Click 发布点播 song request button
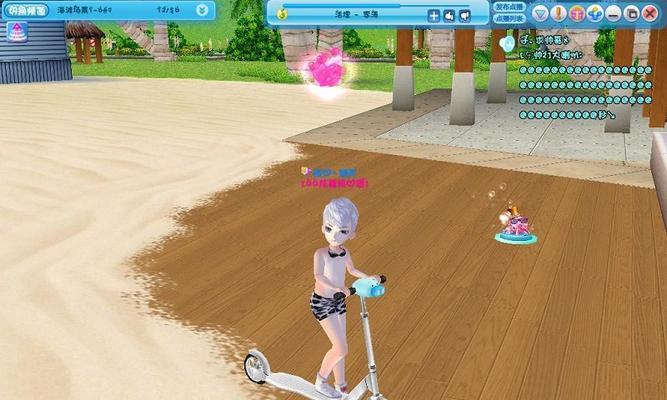The height and width of the screenshot is (400, 667). [509, 7]
